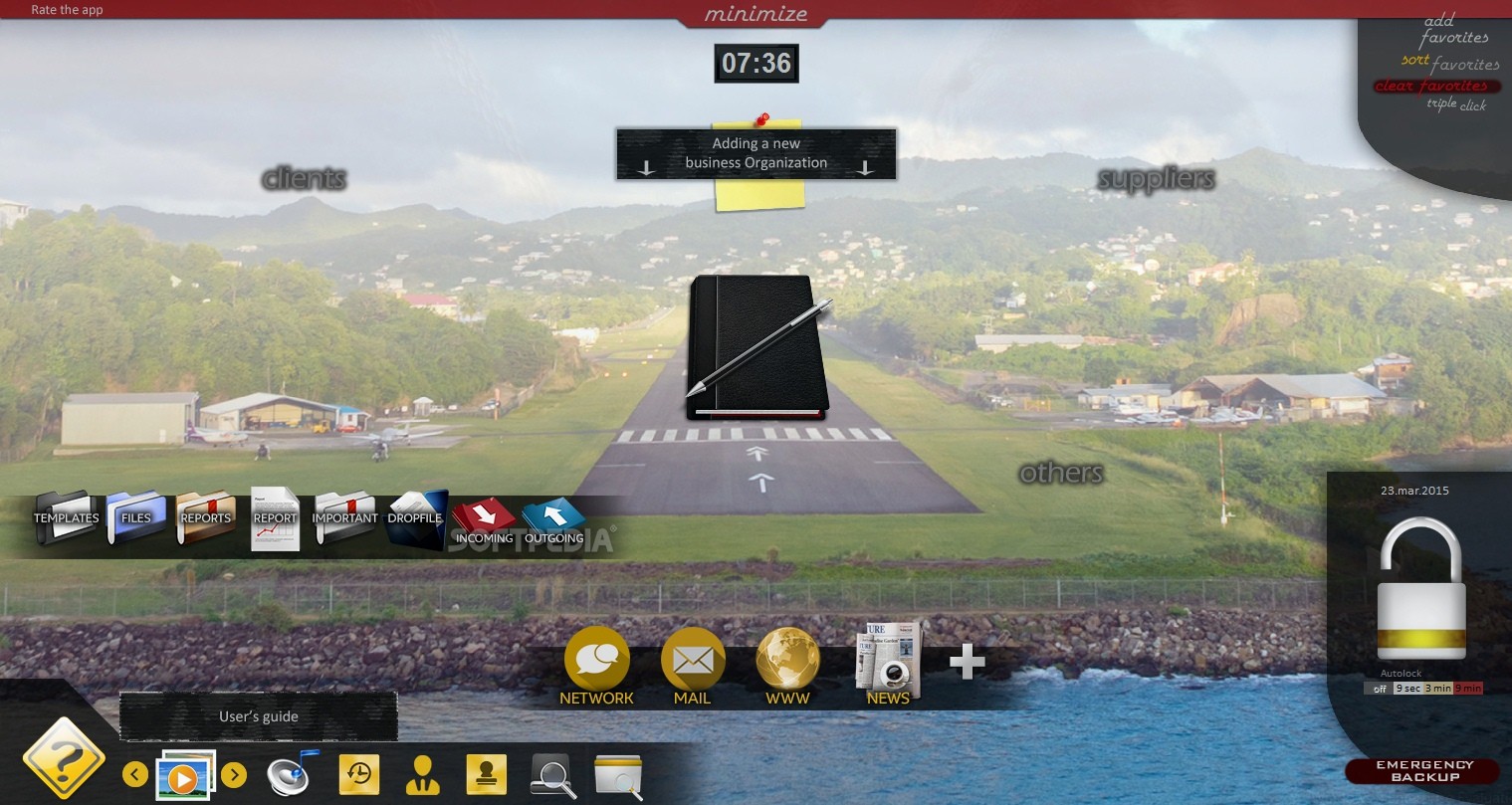Open the red Incoming folder

click(x=484, y=521)
